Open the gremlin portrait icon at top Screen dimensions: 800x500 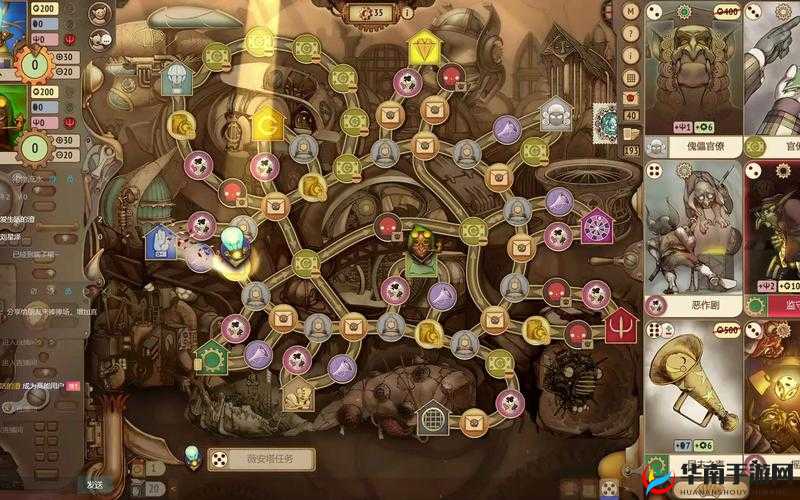[x=100, y=16]
